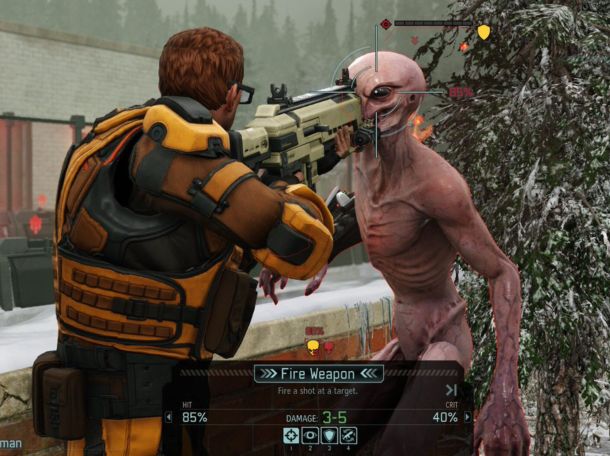Expand the CRIT chance breakdown arrow
Screen dimensions: 610x456
(466, 417)
